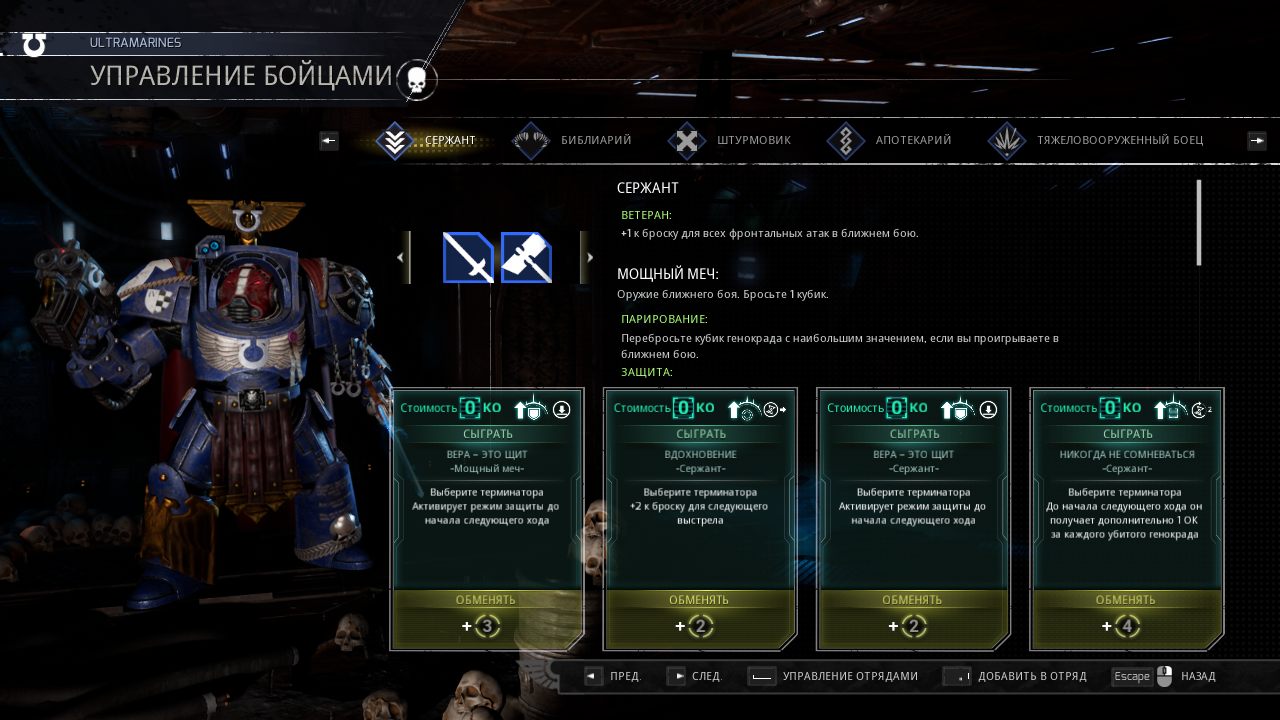Image resolution: width=1280 pixels, height=720 pixels.
Task: Exchange Никогда не сомневаться for 4
Action: point(1126,600)
